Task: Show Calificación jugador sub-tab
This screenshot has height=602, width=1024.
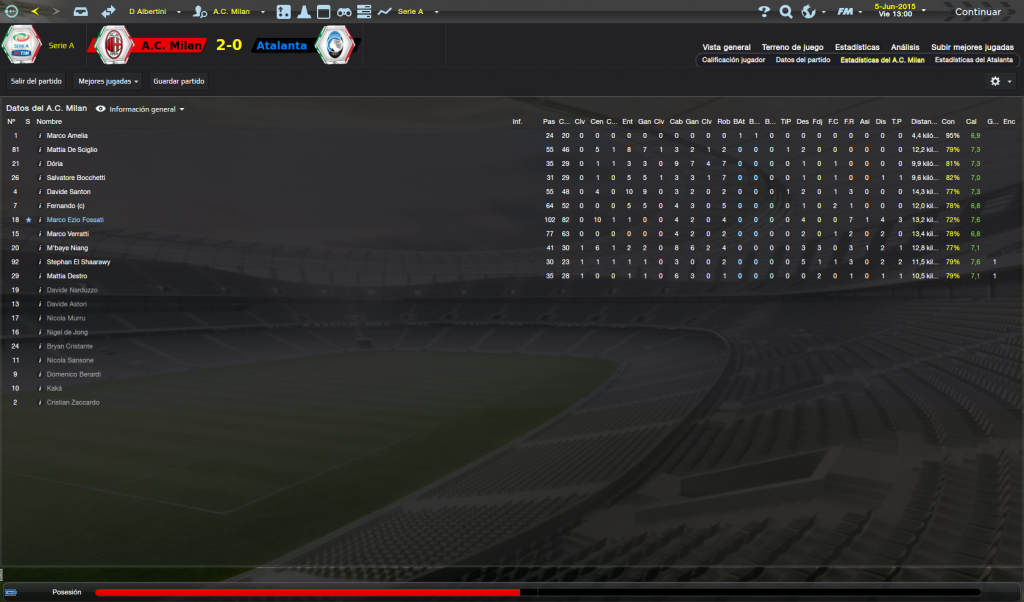Action: pos(733,60)
